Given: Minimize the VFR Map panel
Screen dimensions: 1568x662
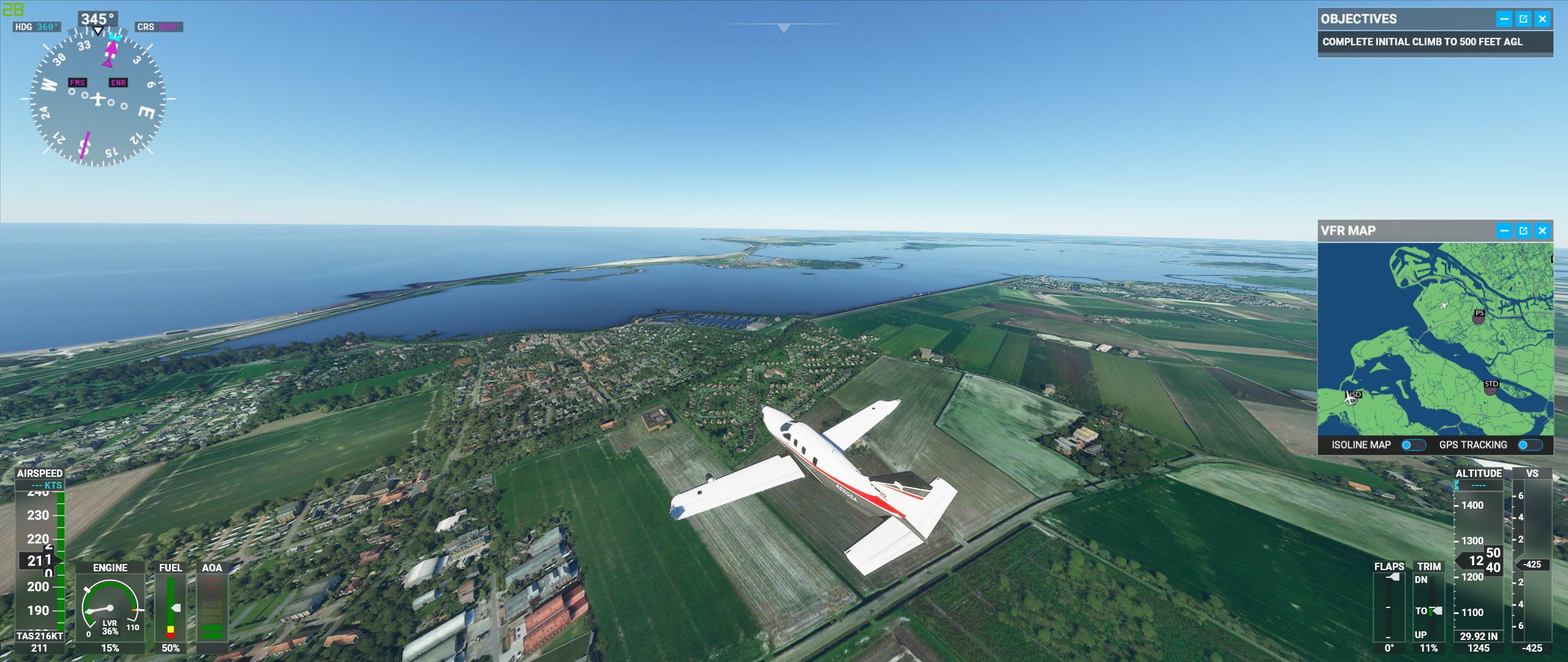Looking at the screenshot, I should [1504, 231].
